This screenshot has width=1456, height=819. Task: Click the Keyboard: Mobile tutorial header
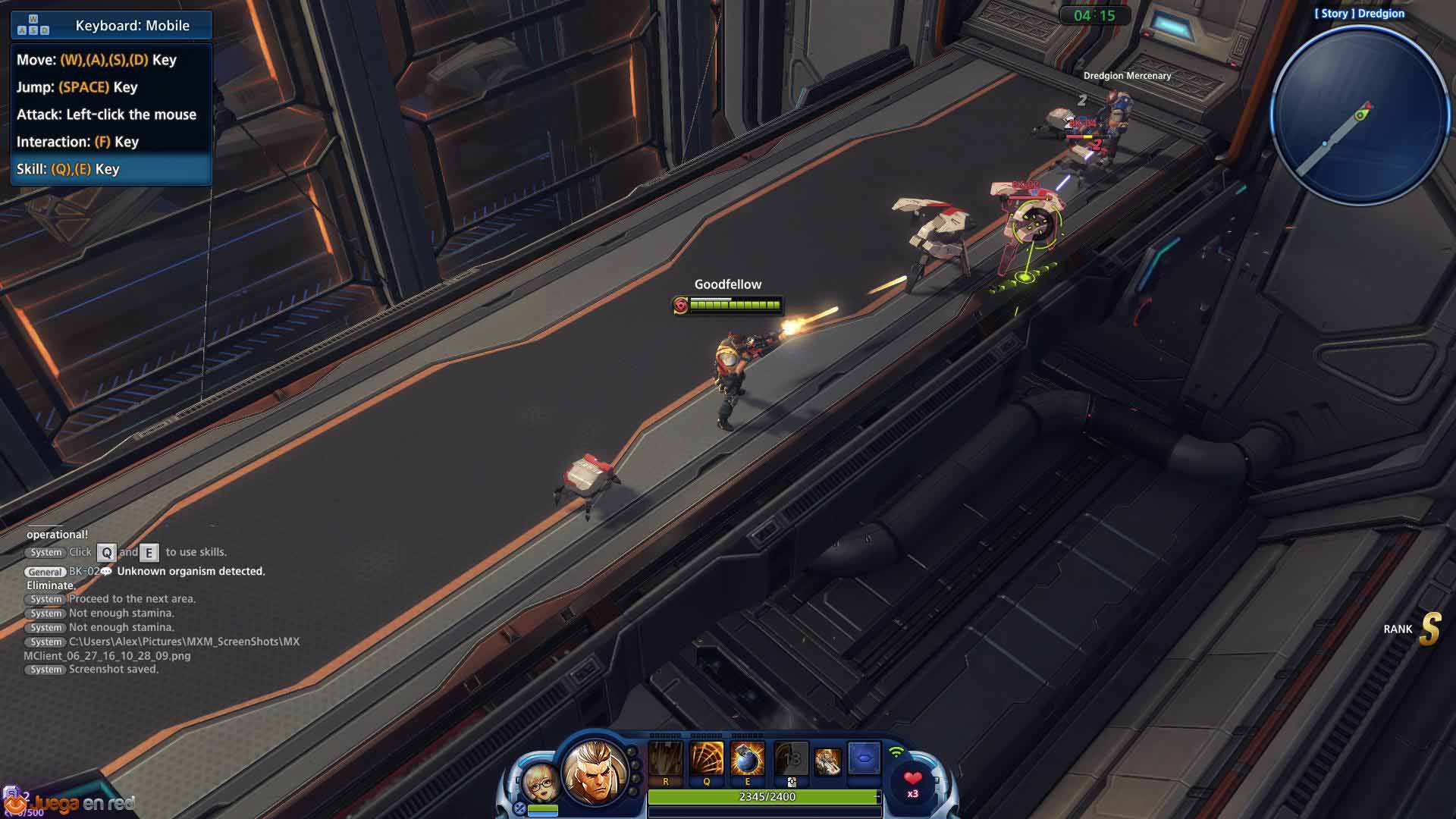(111, 26)
